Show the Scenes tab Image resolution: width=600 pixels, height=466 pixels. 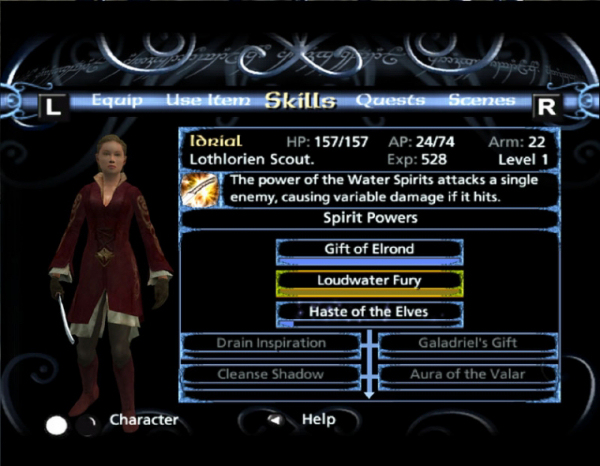pyautogui.click(x=481, y=100)
